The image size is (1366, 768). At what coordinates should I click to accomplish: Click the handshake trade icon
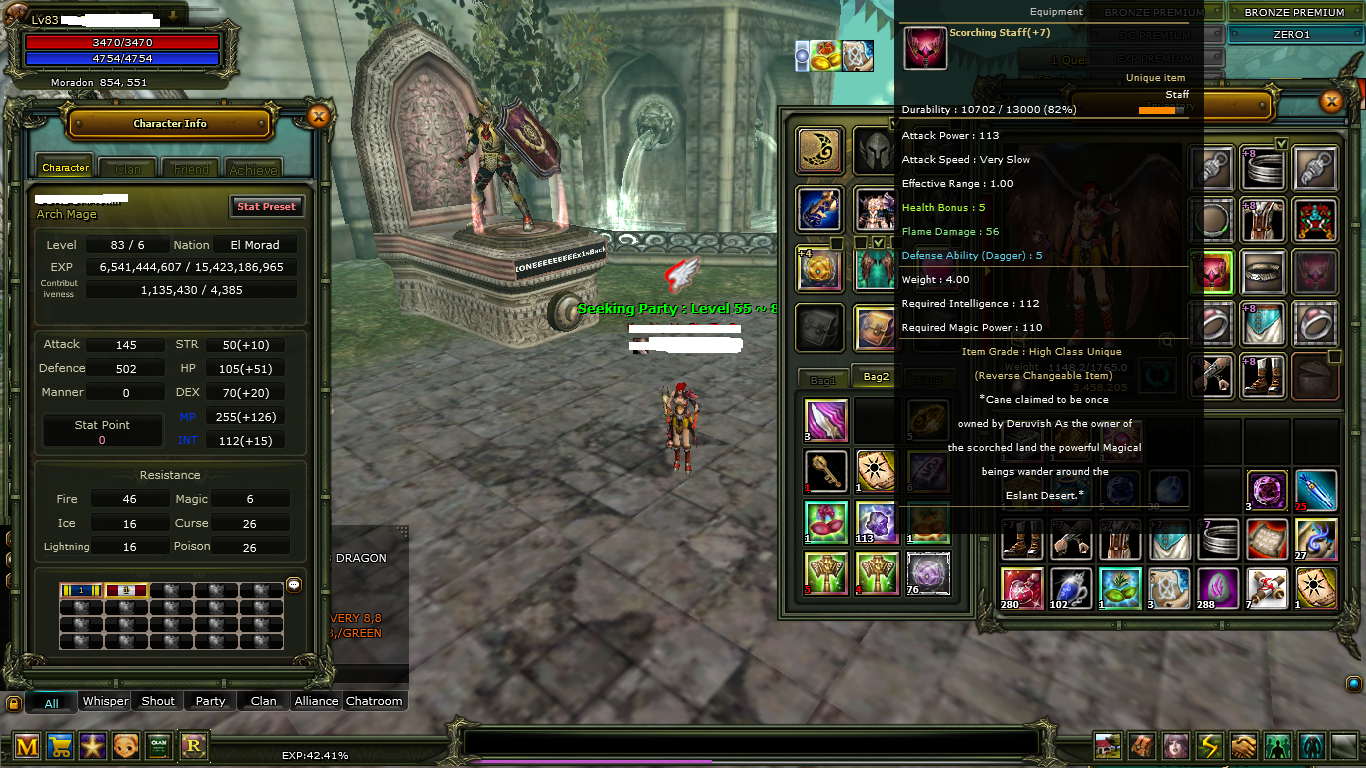tap(1242, 745)
